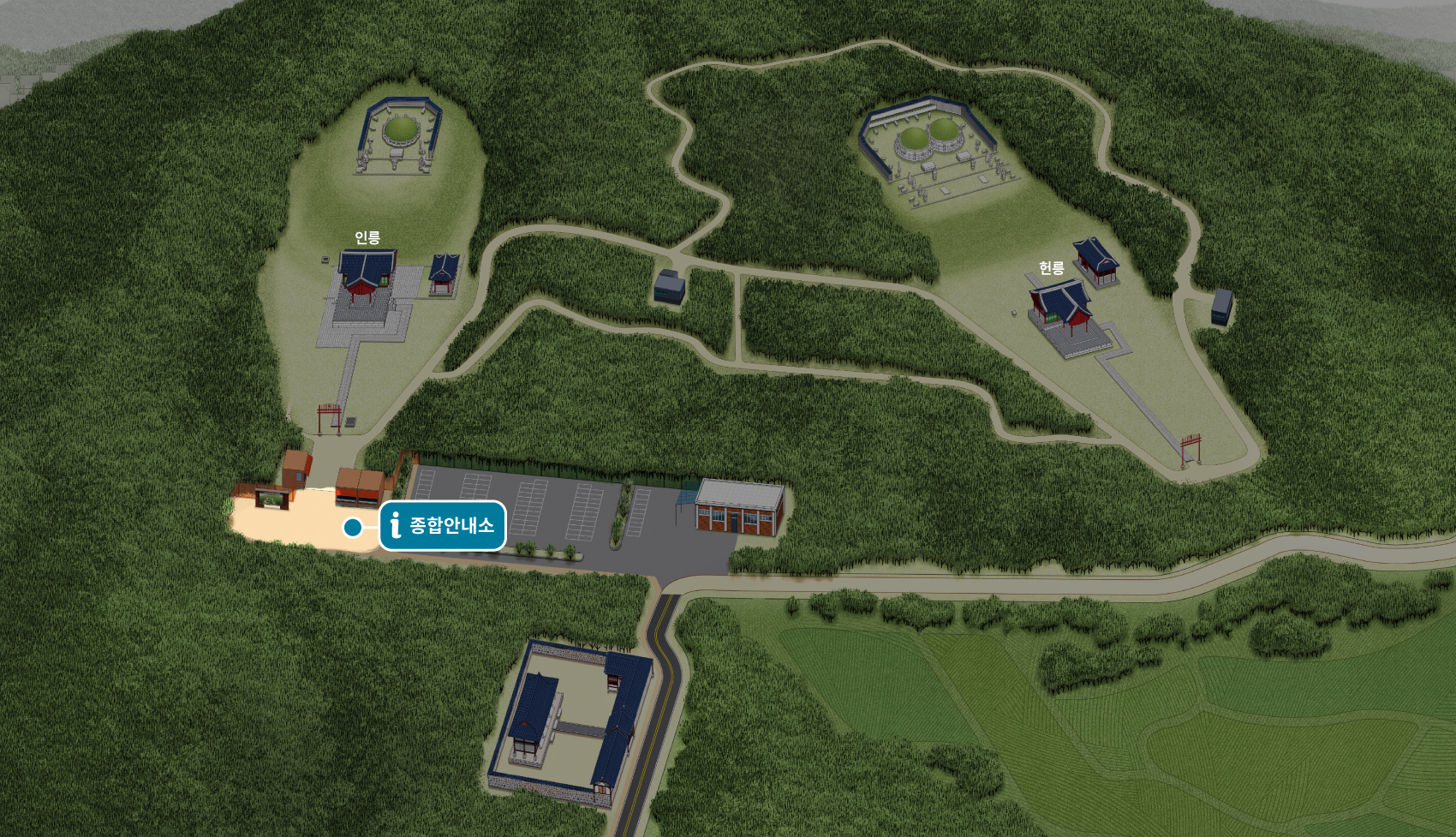Click the blue dot marker beside 종합안내소
The height and width of the screenshot is (837, 1456).
[x=352, y=528]
